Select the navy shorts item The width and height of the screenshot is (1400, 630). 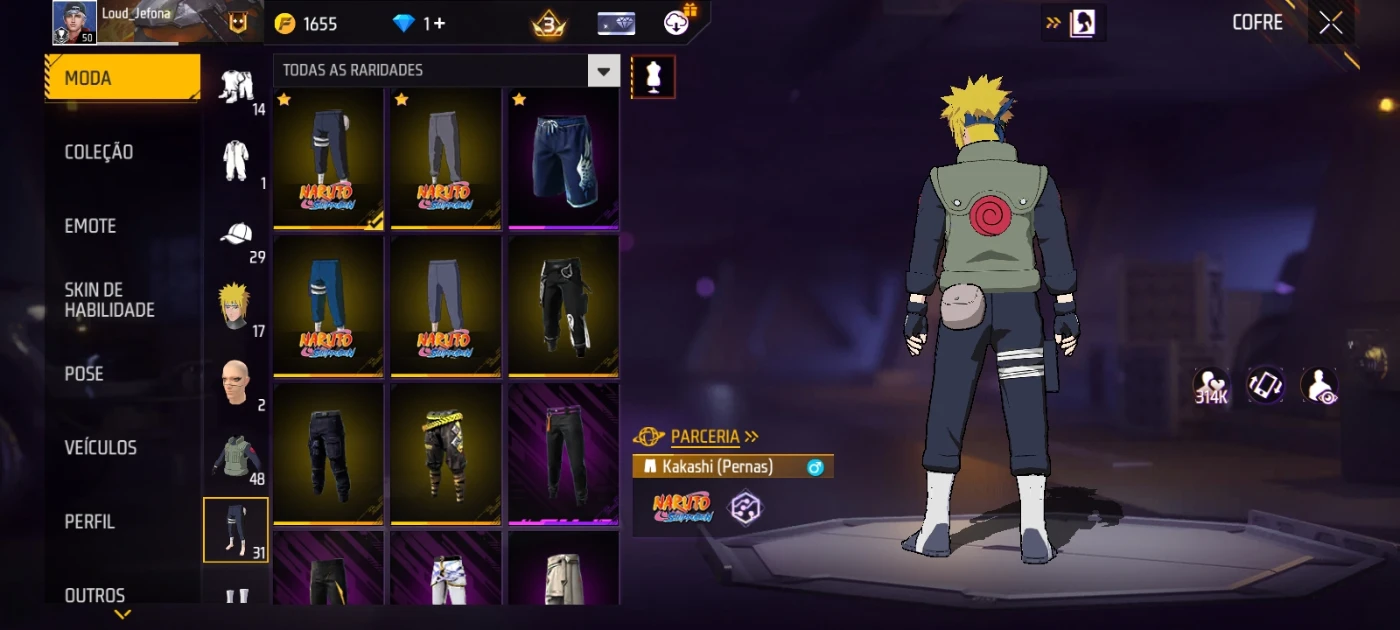563,160
